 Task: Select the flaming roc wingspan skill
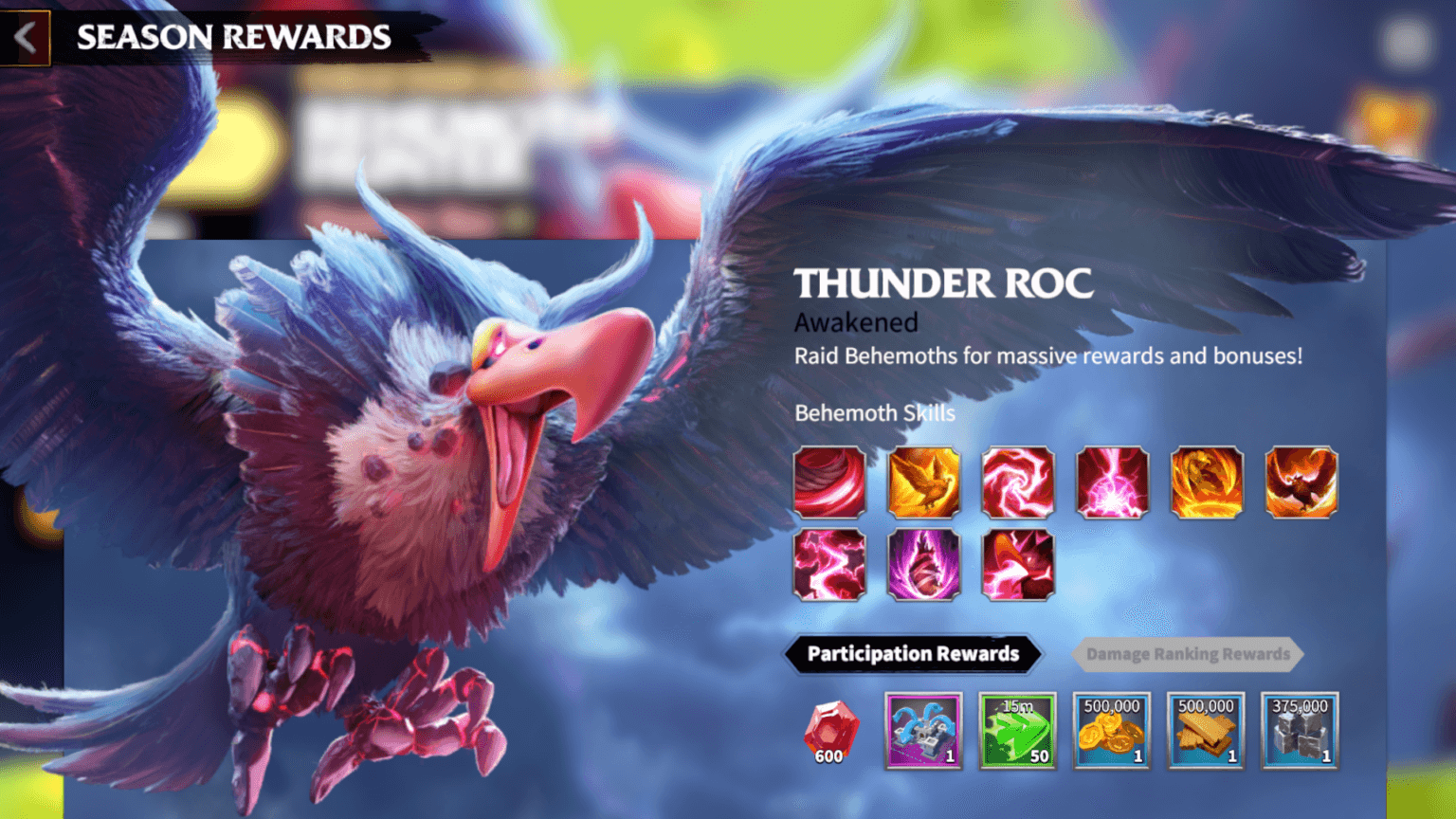click(x=1301, y=482)
